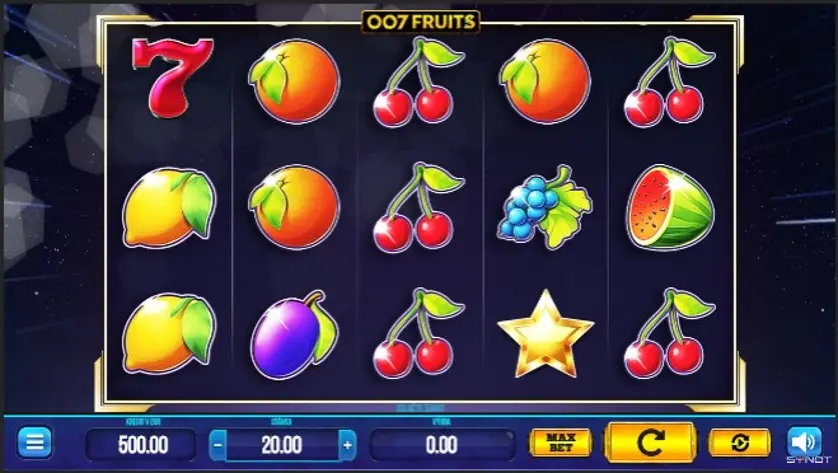The image size is (838, 473).
Task: Decrease the bet with the minus button
Action: click(218, 443)
